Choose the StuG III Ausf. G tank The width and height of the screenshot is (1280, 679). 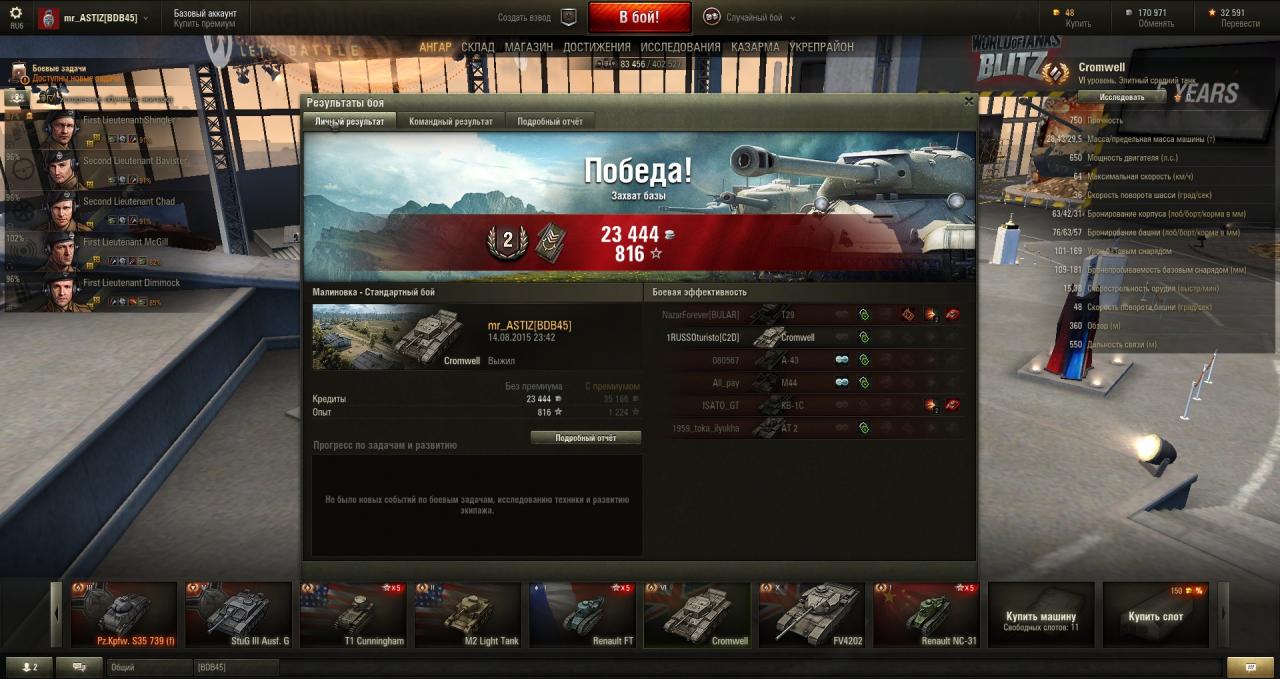pos(238,615)
